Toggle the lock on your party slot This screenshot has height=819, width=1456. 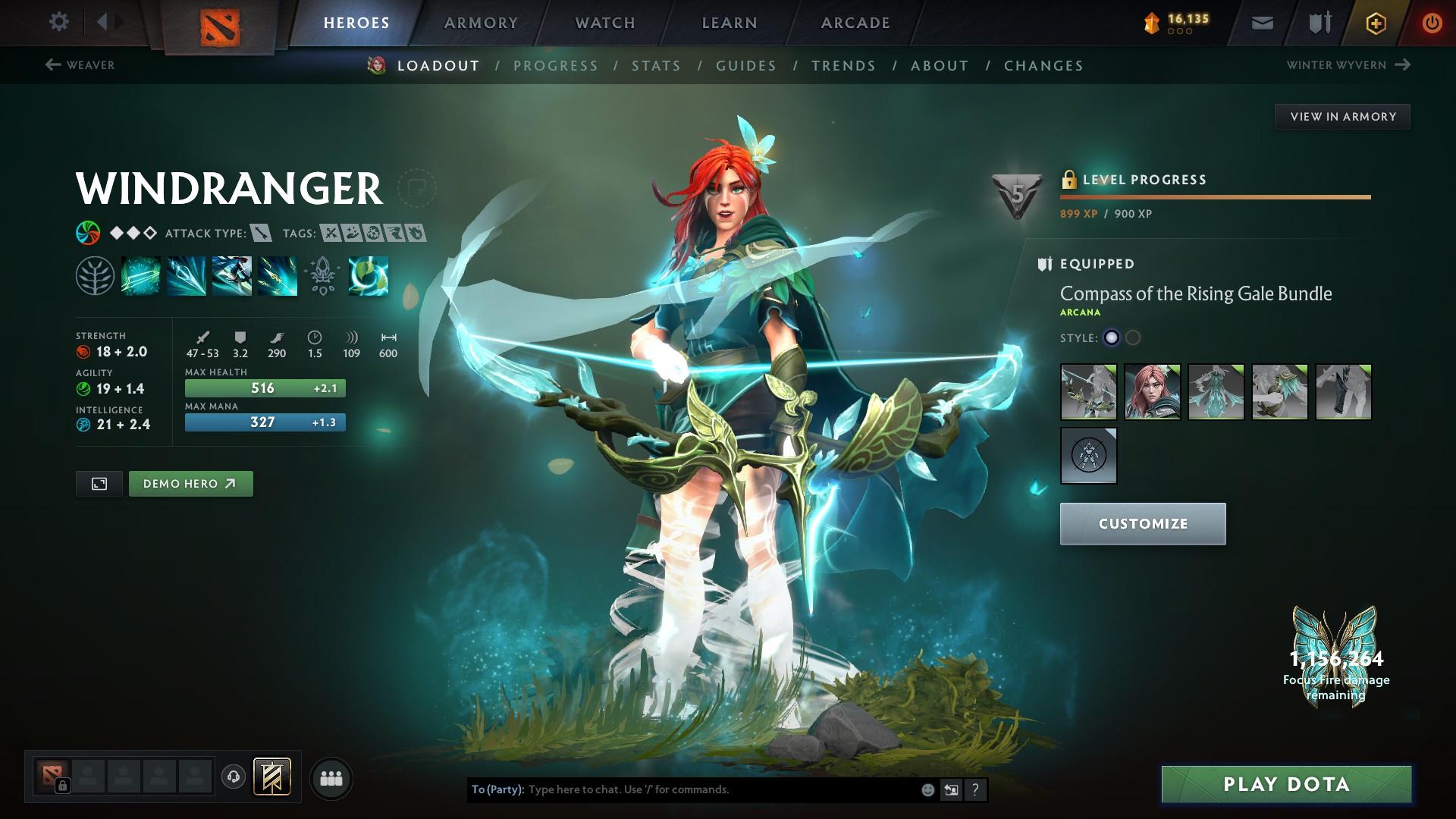(63, 785)
